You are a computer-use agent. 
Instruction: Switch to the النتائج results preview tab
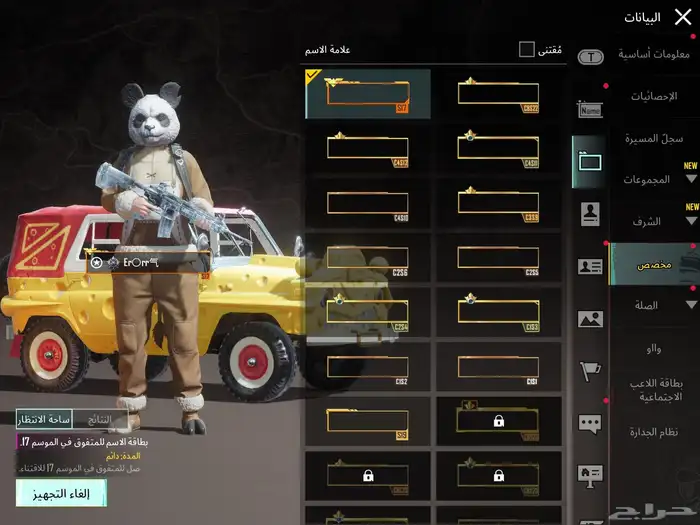(100, 420)
